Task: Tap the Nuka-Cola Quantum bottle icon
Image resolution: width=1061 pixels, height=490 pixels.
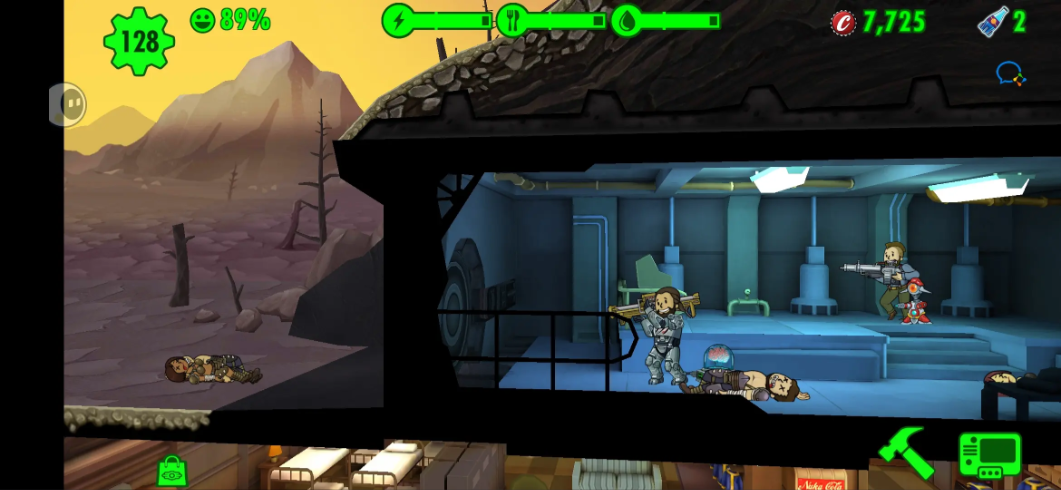Action: 992,21
